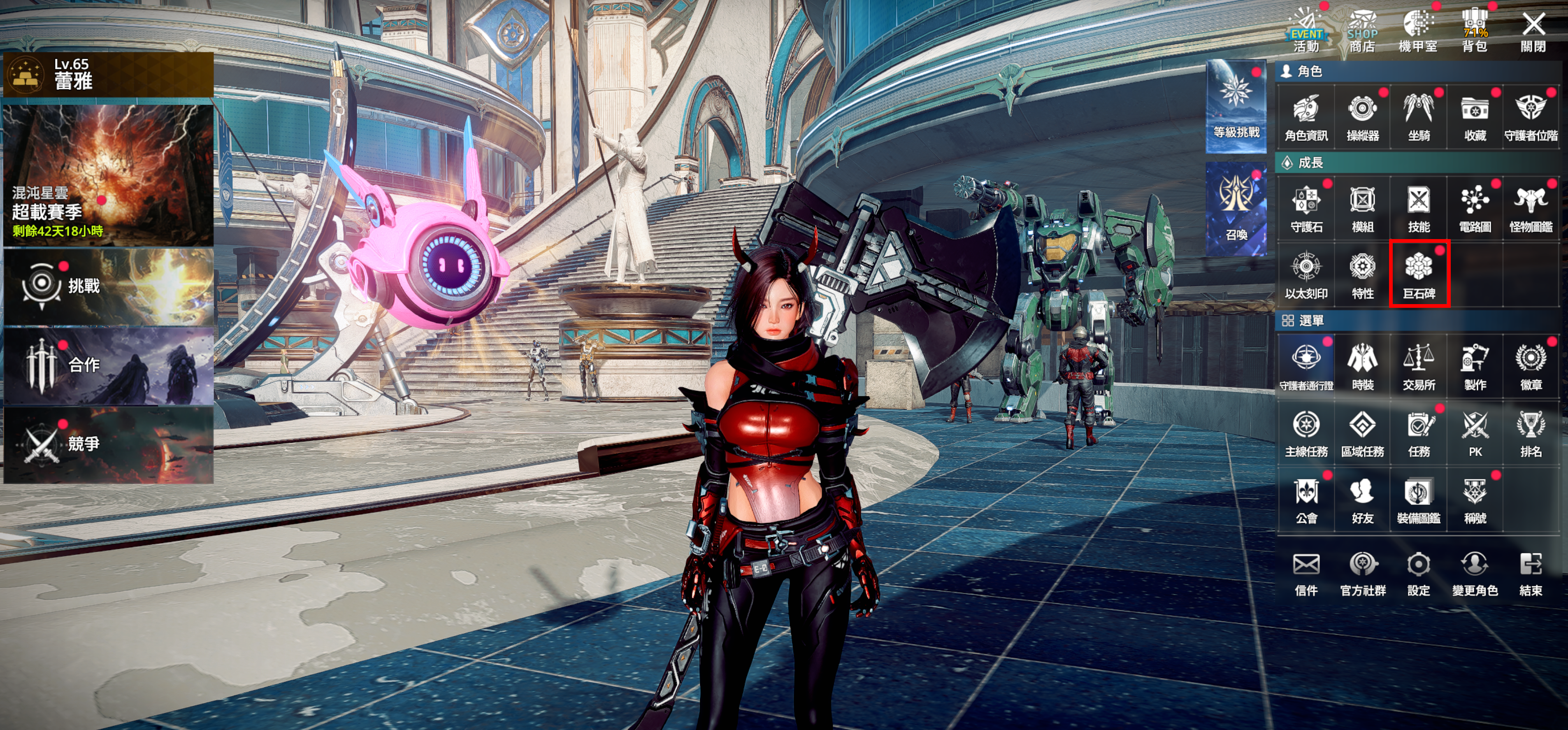Open the 設定 settings
The height and width of the screenshot is (730, 1568).
pyautogui.click(x=1419, y=572)
